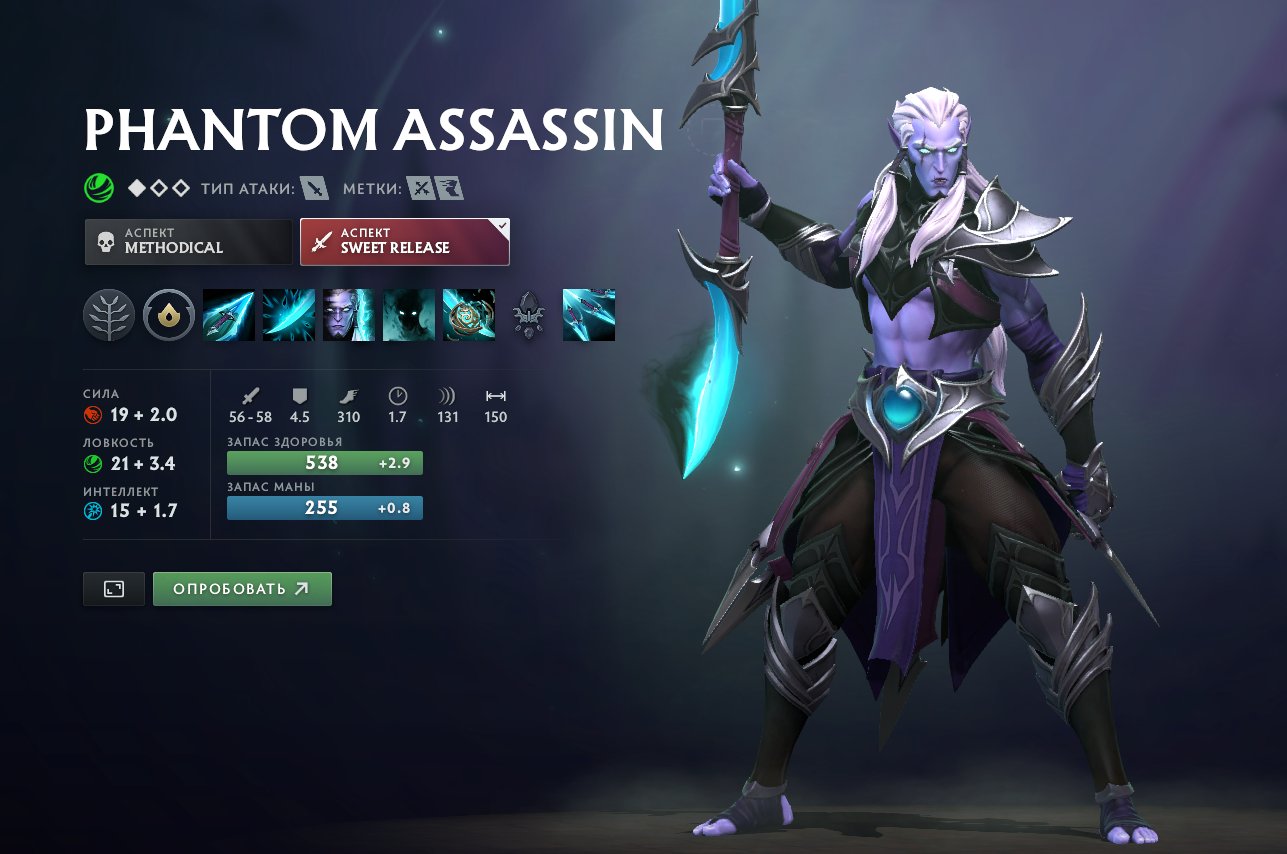Click the innate ability droplet icon
1287x854 pixels.
(168, 314)
